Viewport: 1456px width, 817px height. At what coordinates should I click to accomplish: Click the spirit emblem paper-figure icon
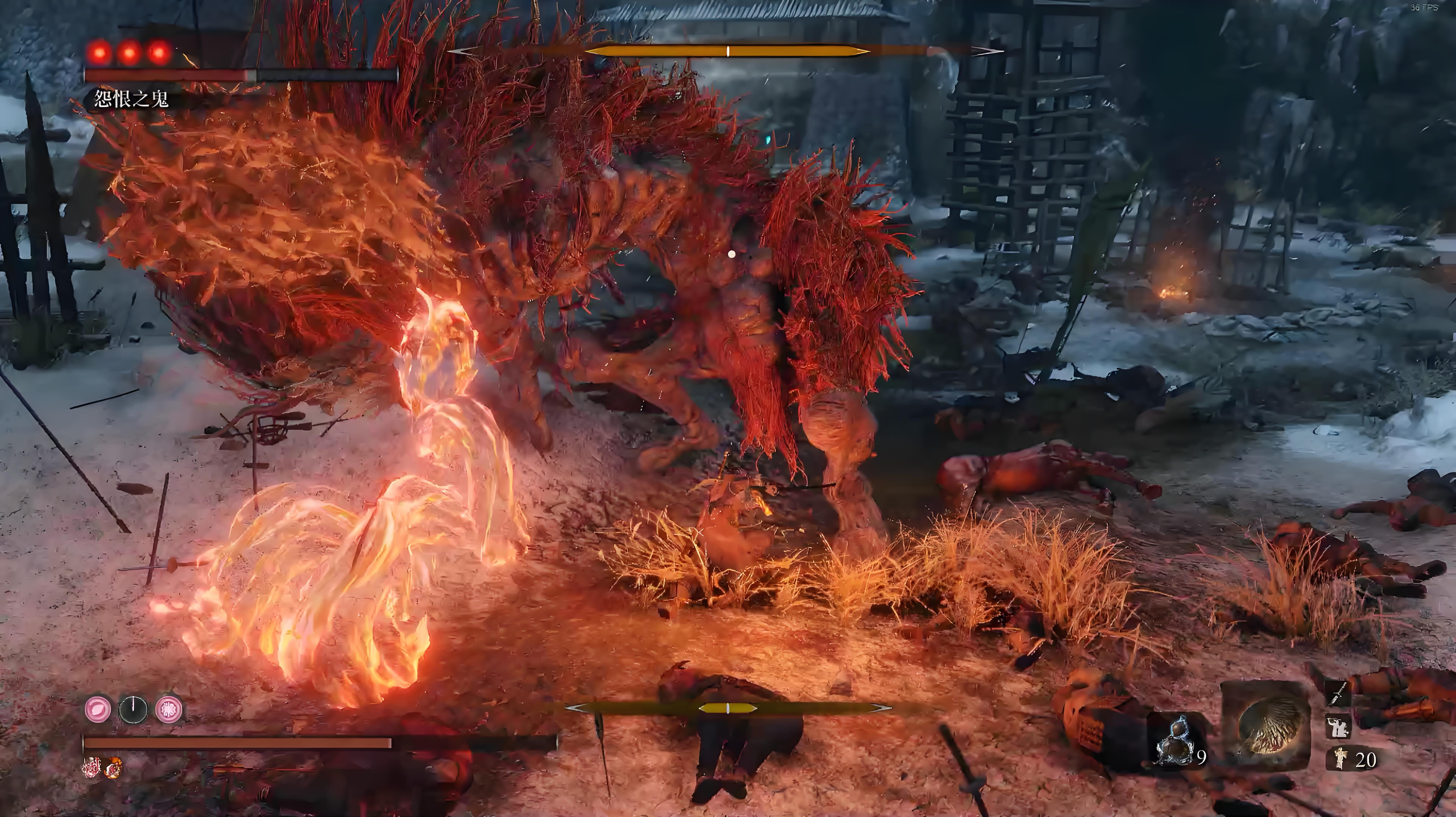[x=1339, y=758]
